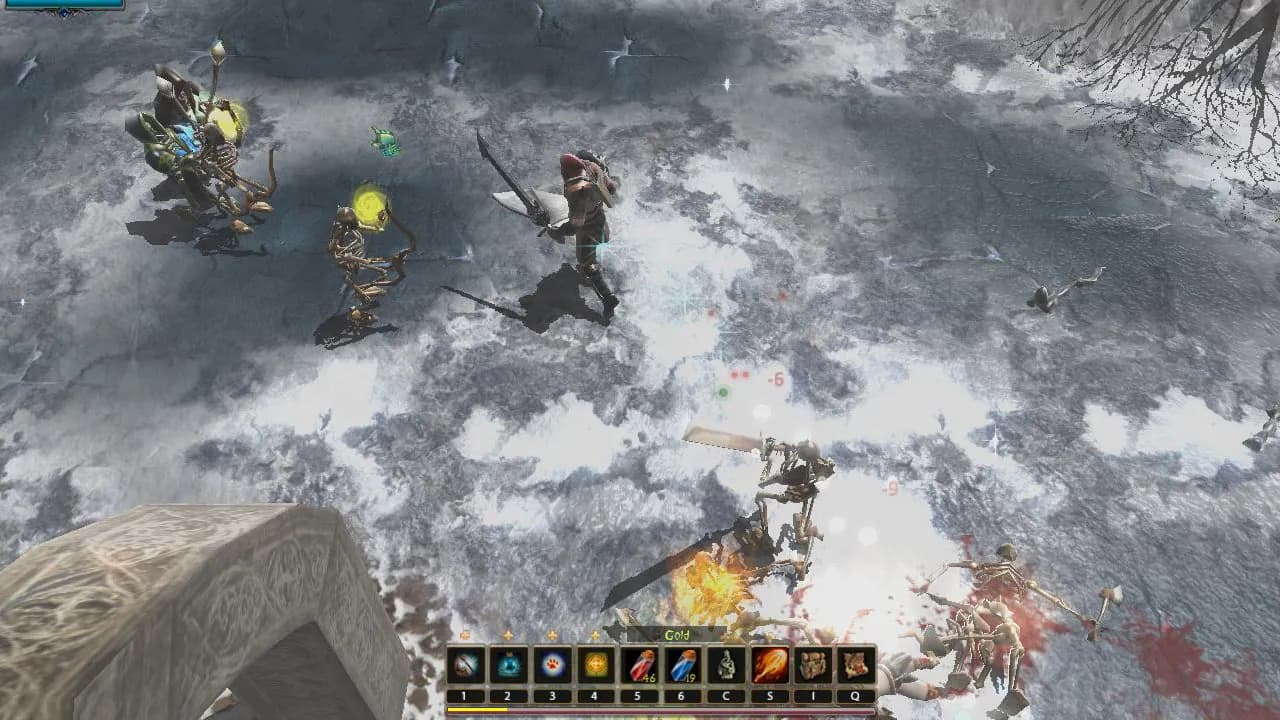Drink the red health potion in slot 5
Viewport: 1280px width, 720px height.
638,665
